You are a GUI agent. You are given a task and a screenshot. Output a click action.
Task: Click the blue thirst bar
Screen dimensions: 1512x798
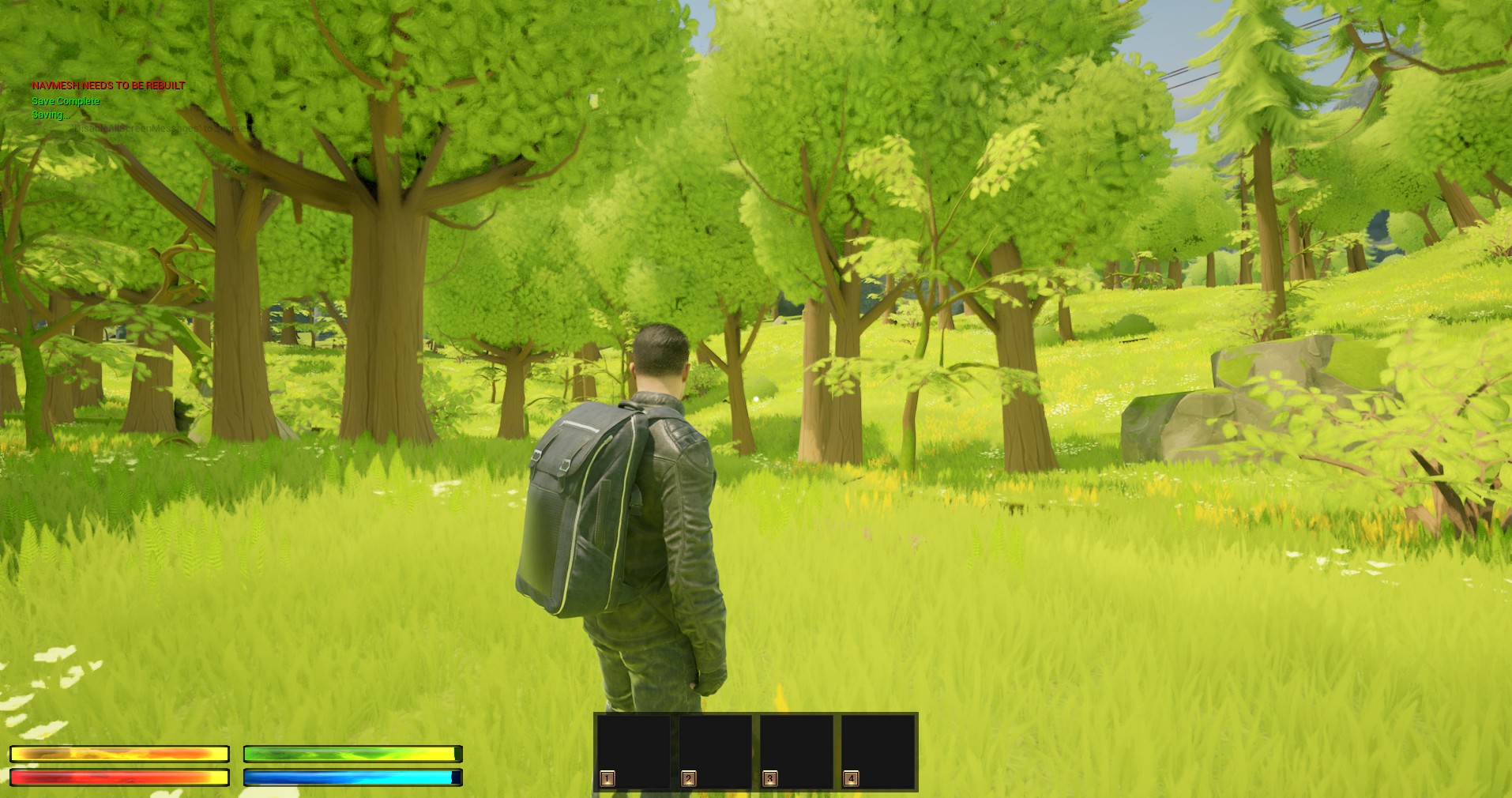pyautogui.click(x=352, y=778)
